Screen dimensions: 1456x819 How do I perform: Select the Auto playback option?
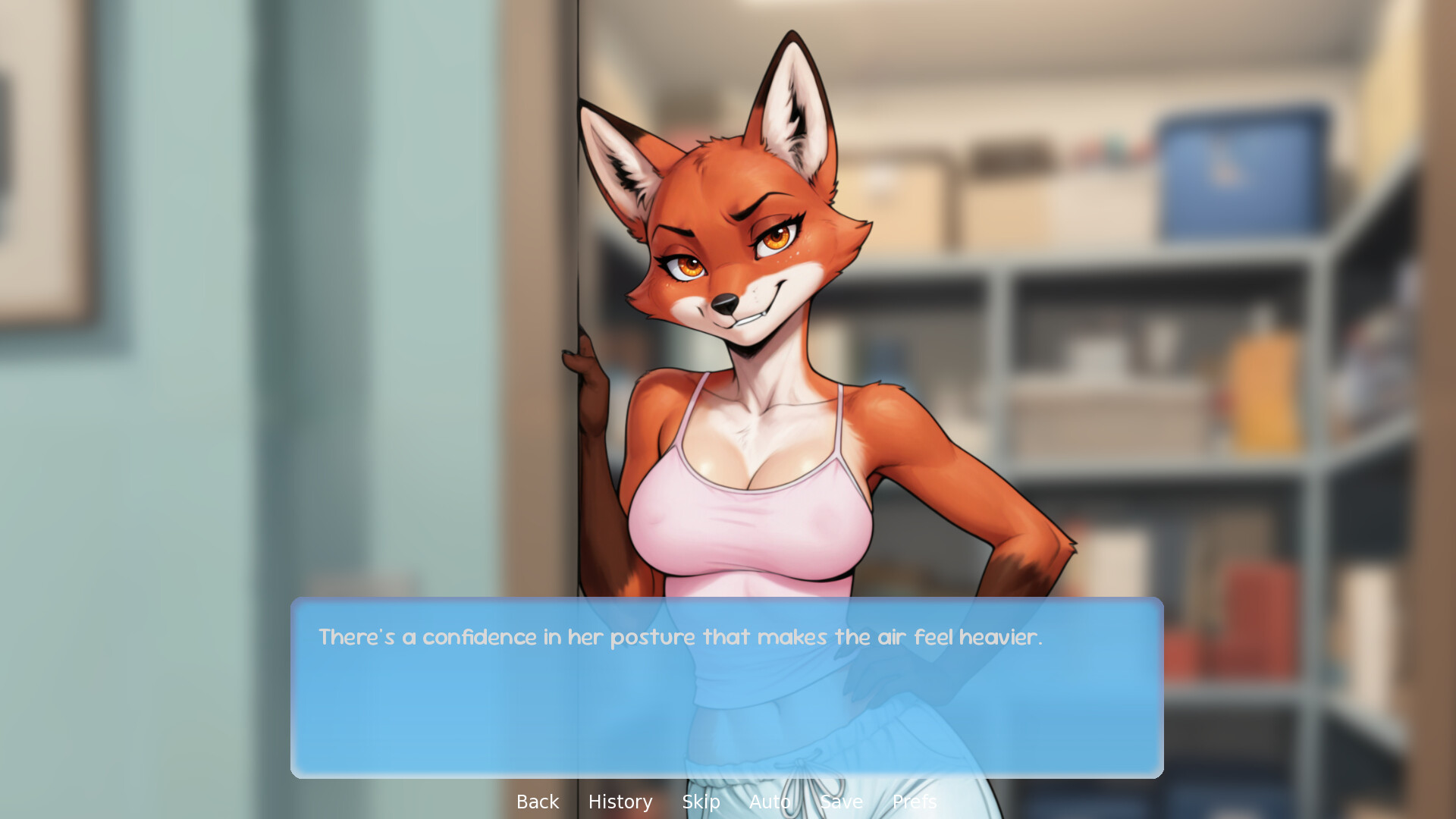[x=769, y=802]
